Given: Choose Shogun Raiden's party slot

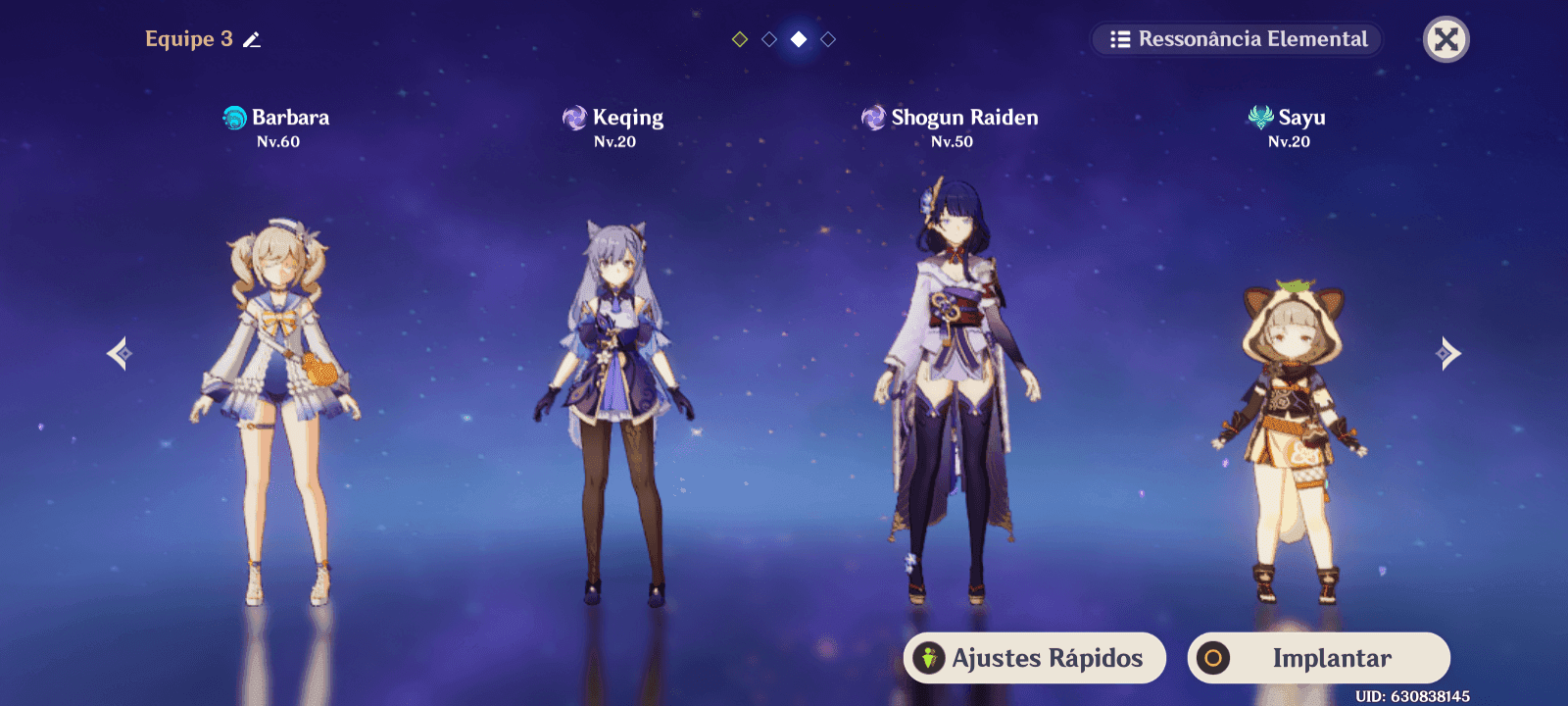Looking at the screenshot, I should 953,392.
